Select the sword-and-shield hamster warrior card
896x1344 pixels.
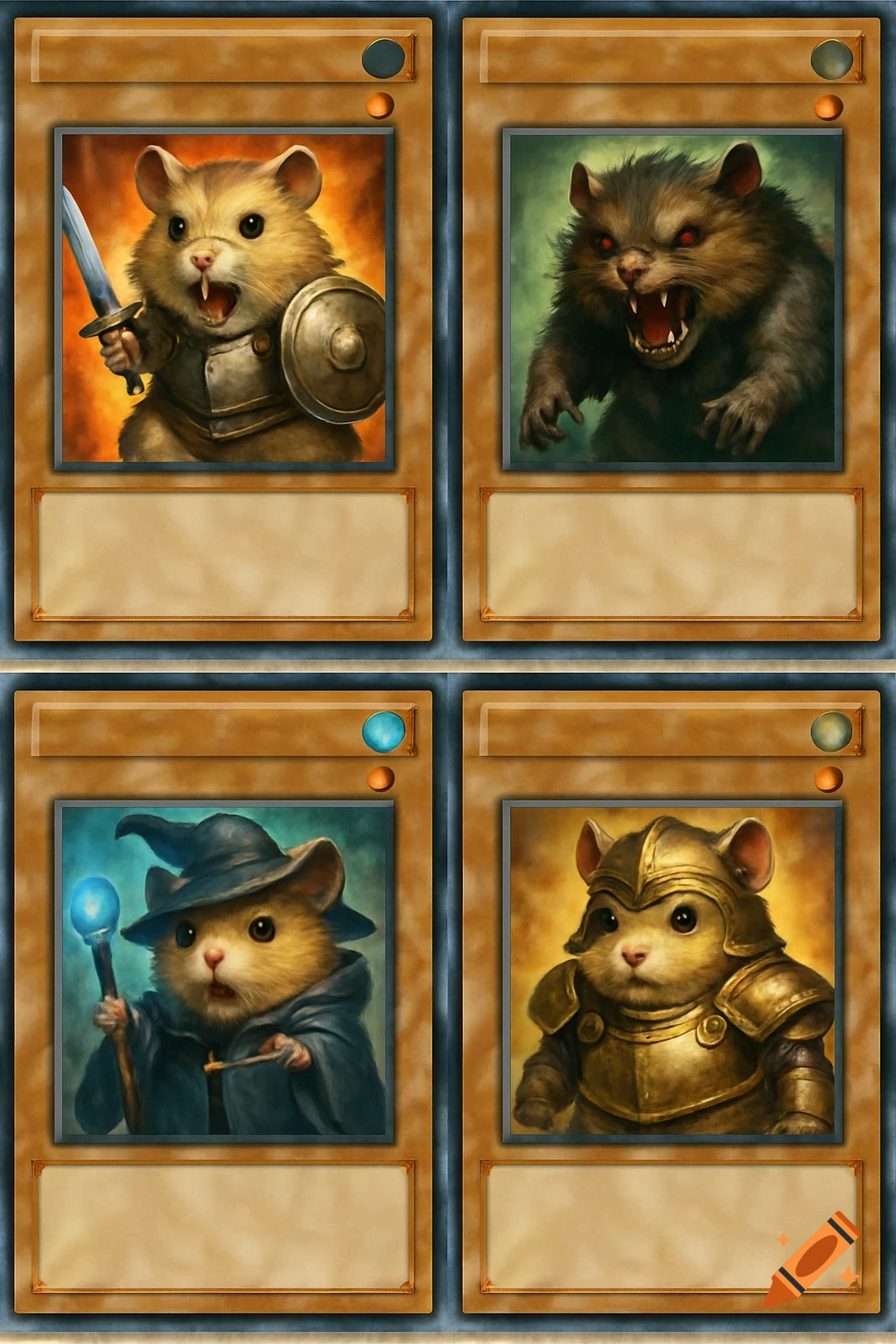224,297
